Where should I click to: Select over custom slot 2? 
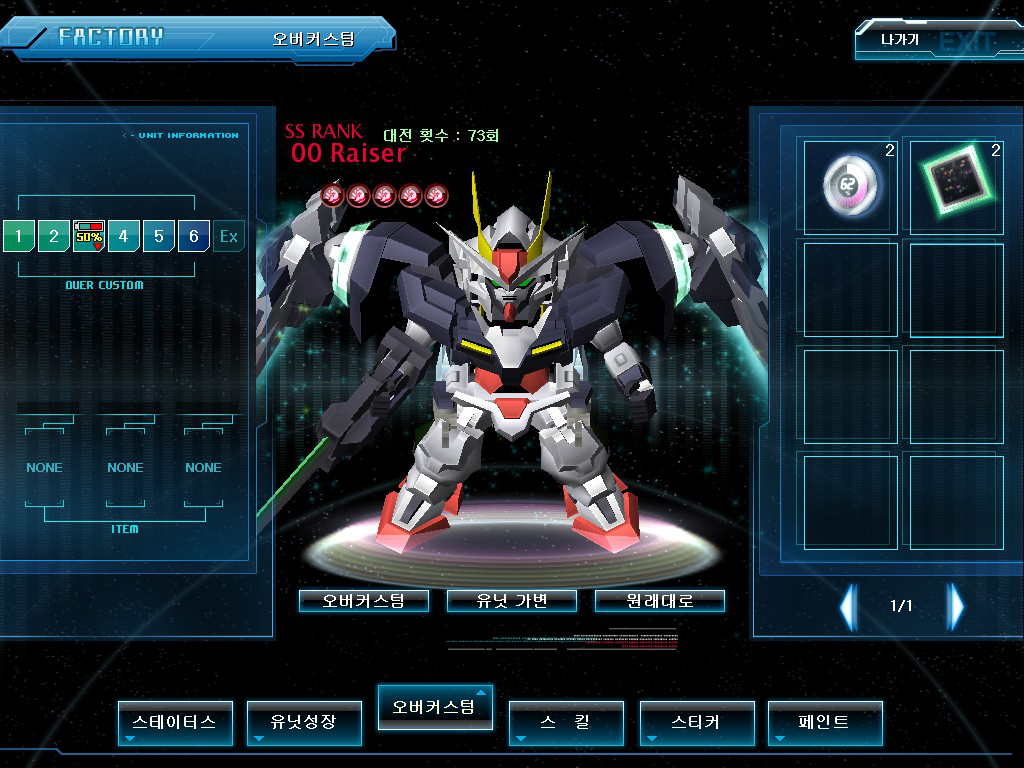pos(53,237)
